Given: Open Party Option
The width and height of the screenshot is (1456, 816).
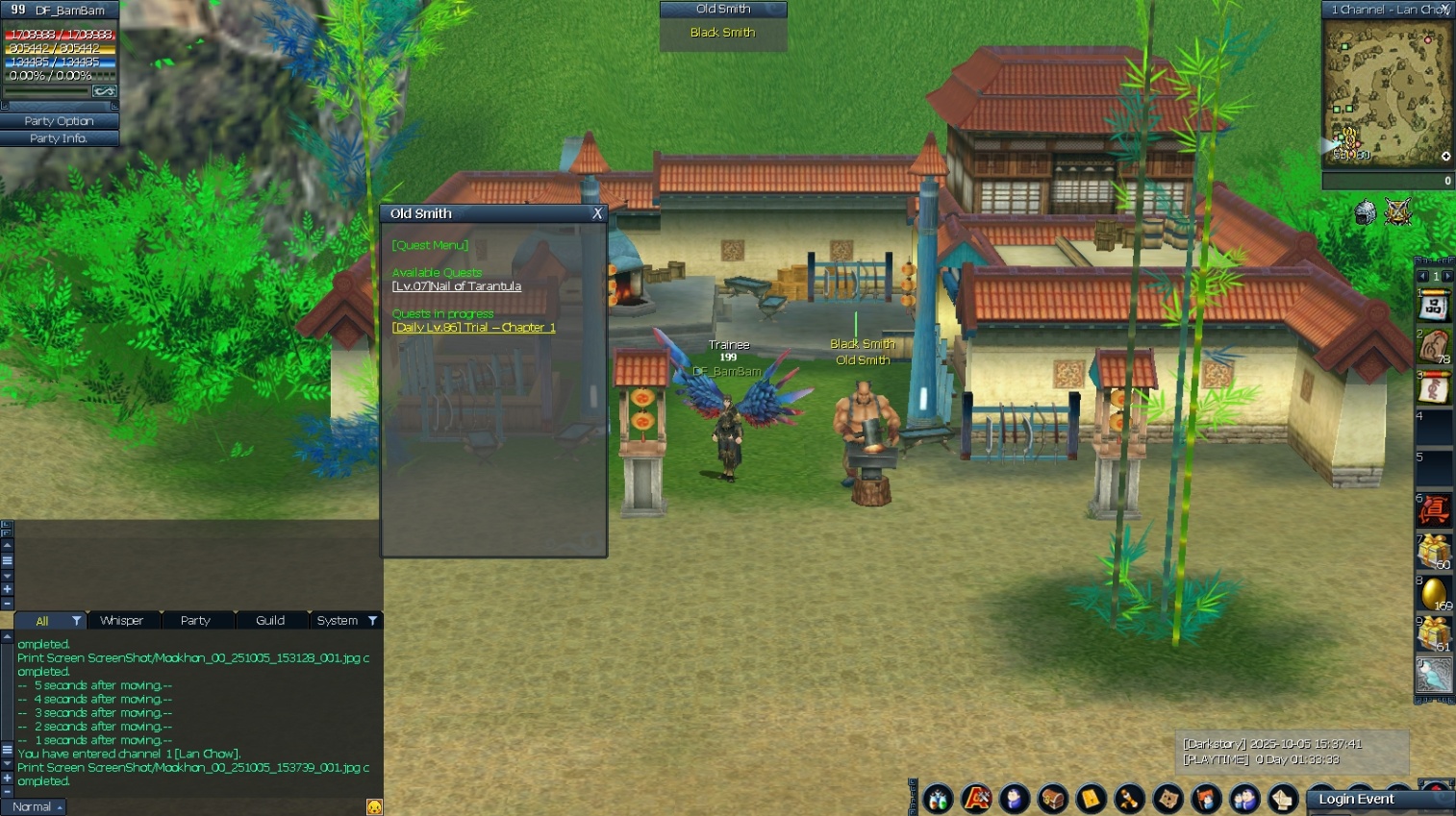Looking at the screenshot, I should tap(59, 121).
